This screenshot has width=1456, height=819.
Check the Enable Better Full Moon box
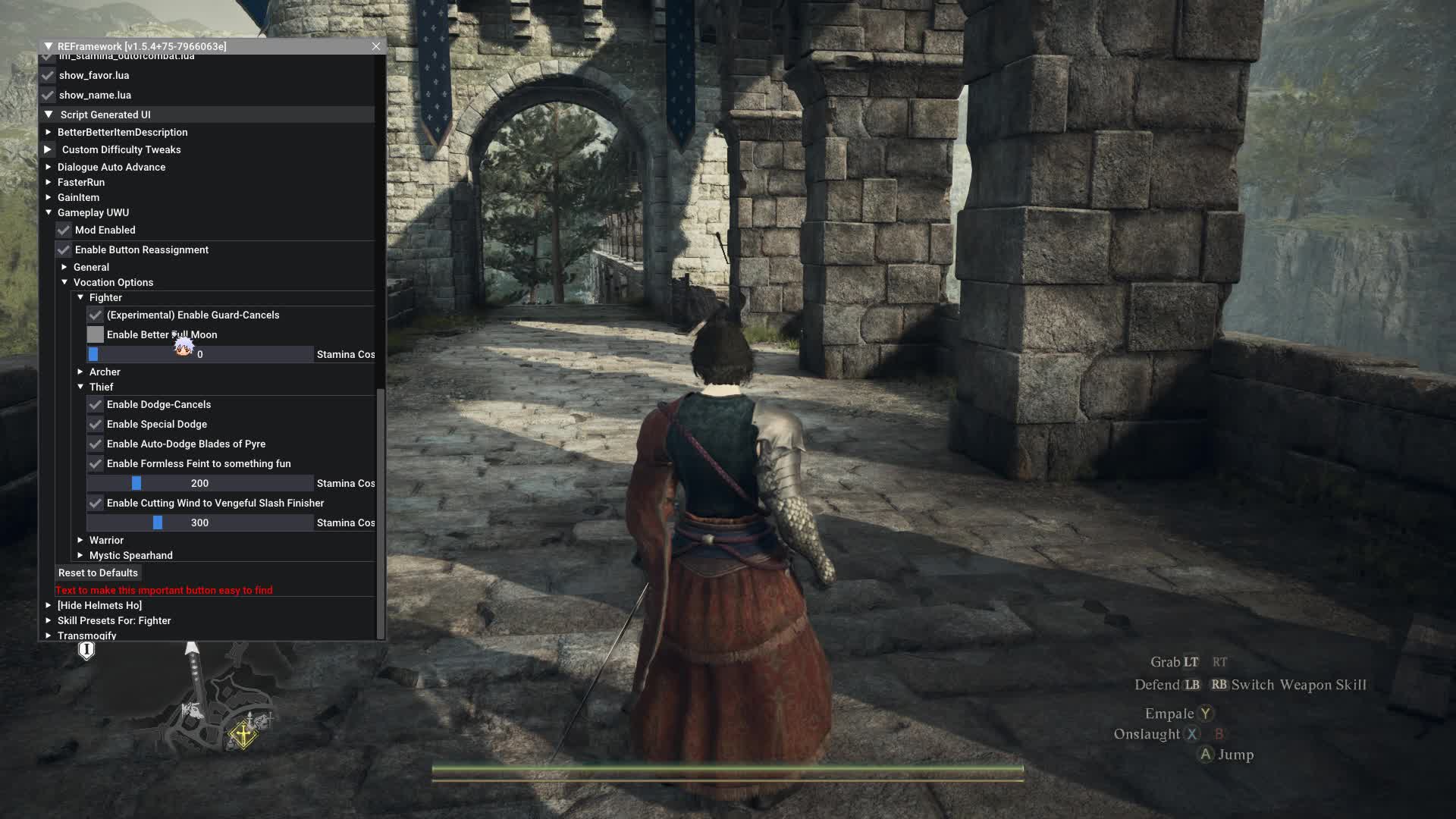tap(96, 335)
